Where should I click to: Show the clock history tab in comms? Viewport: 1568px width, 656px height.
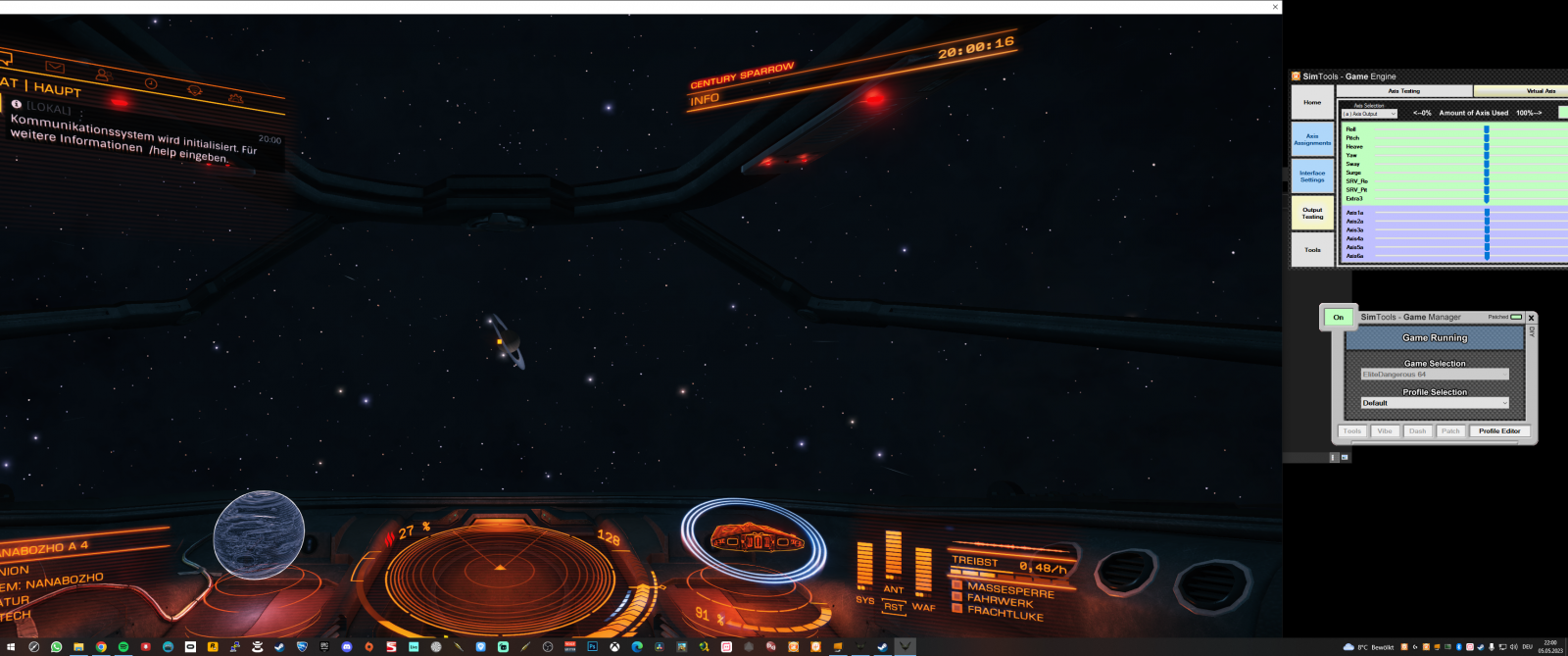pos(151,83)
